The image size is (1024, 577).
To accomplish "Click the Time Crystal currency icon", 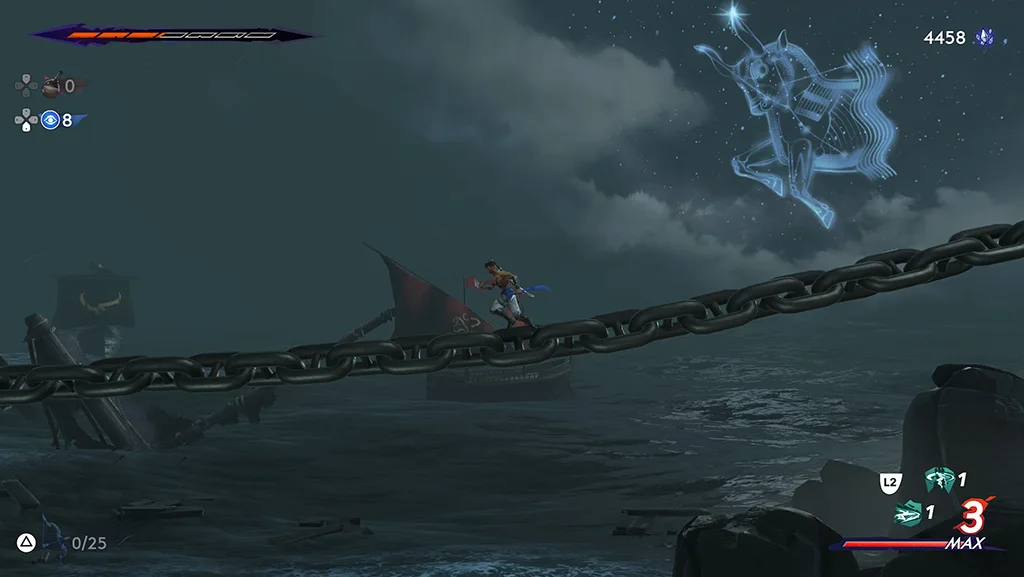I will click(x=987, y=38).
